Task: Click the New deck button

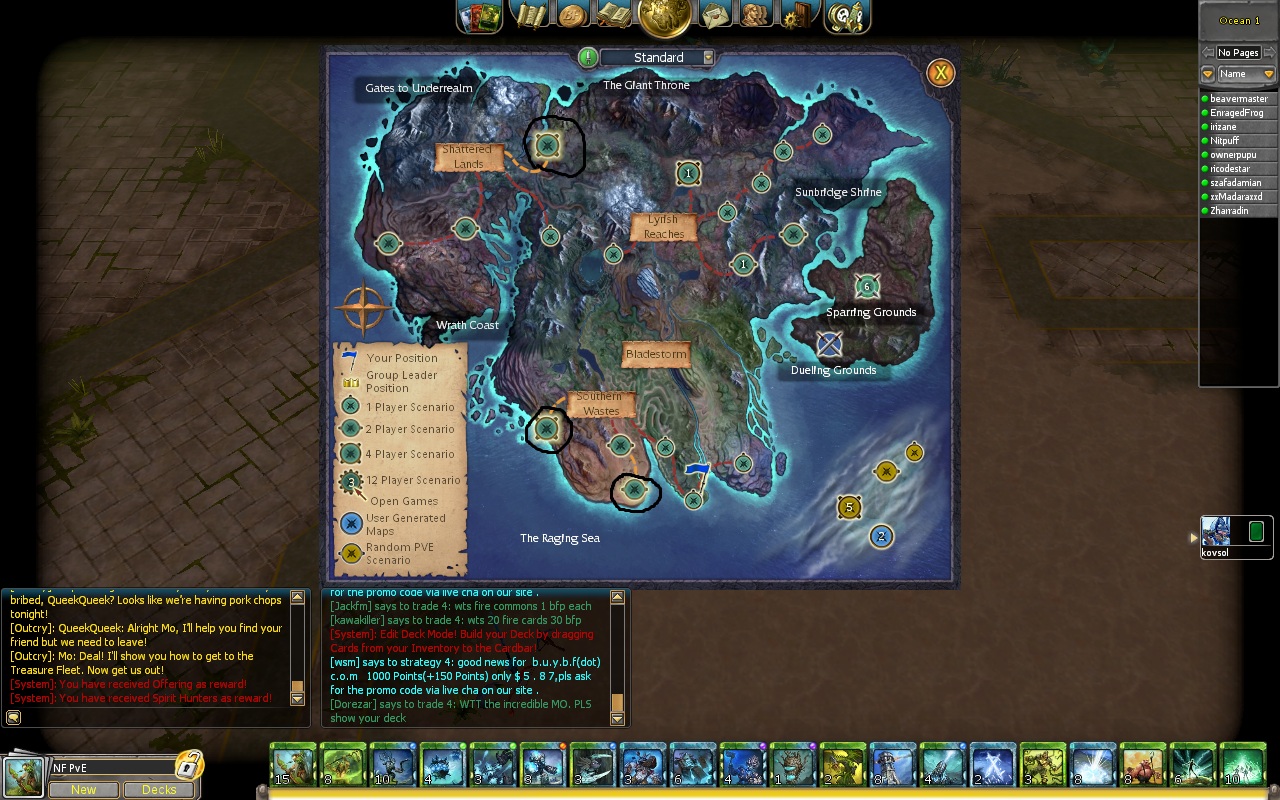Action: 83,790
